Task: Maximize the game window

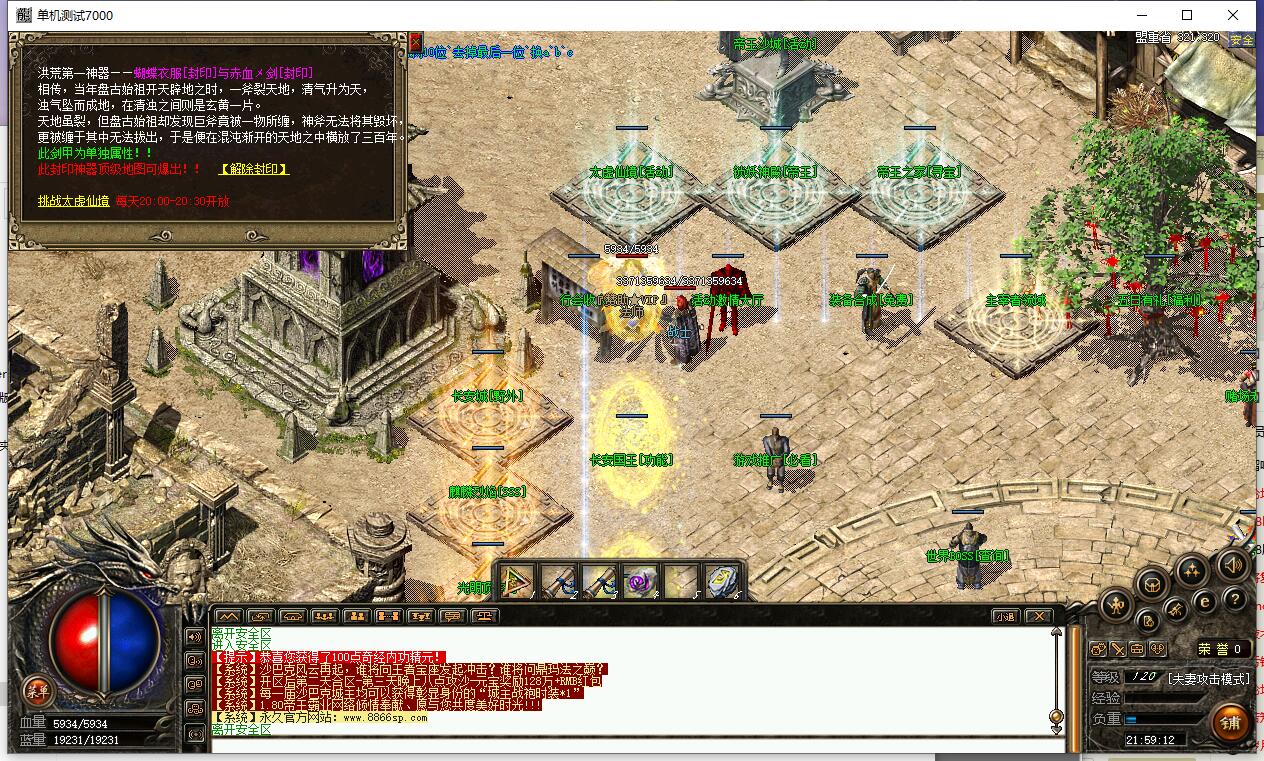Action: click(1187, 15)
